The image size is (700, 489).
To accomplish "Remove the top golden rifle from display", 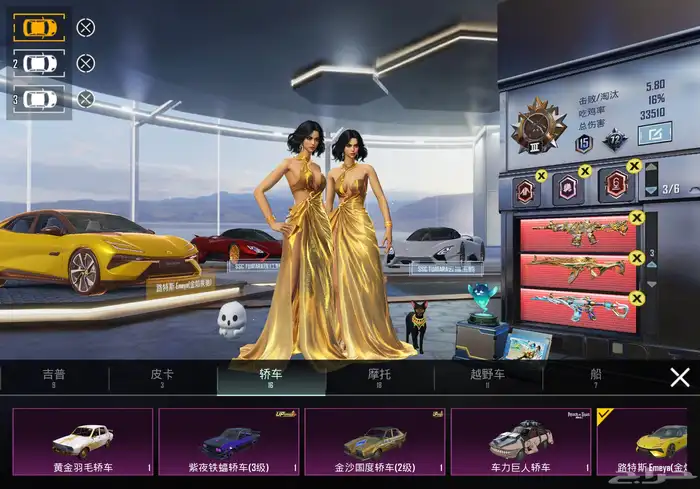I will [637, 218].
